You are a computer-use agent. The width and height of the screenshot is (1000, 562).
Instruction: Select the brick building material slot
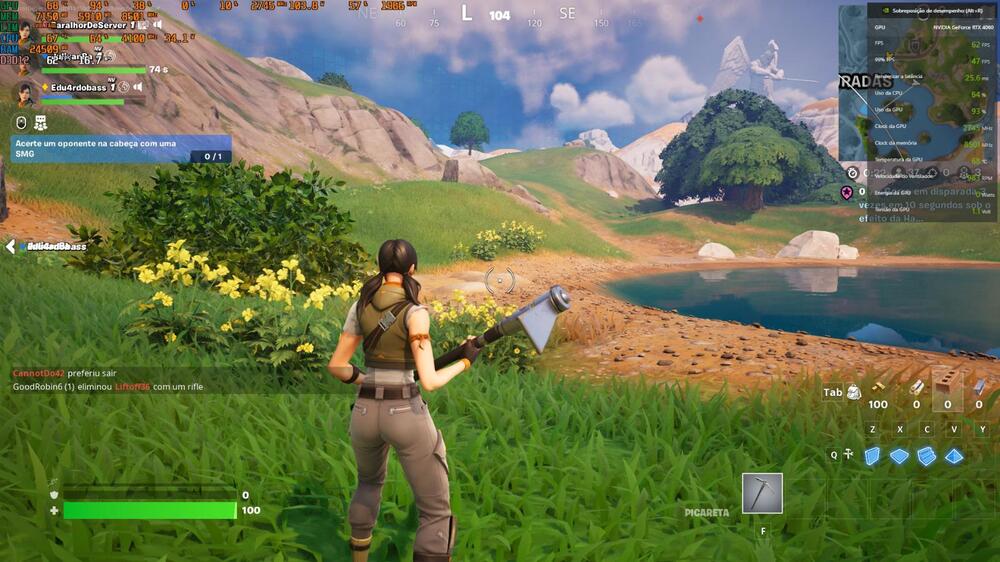coord(947,387)
